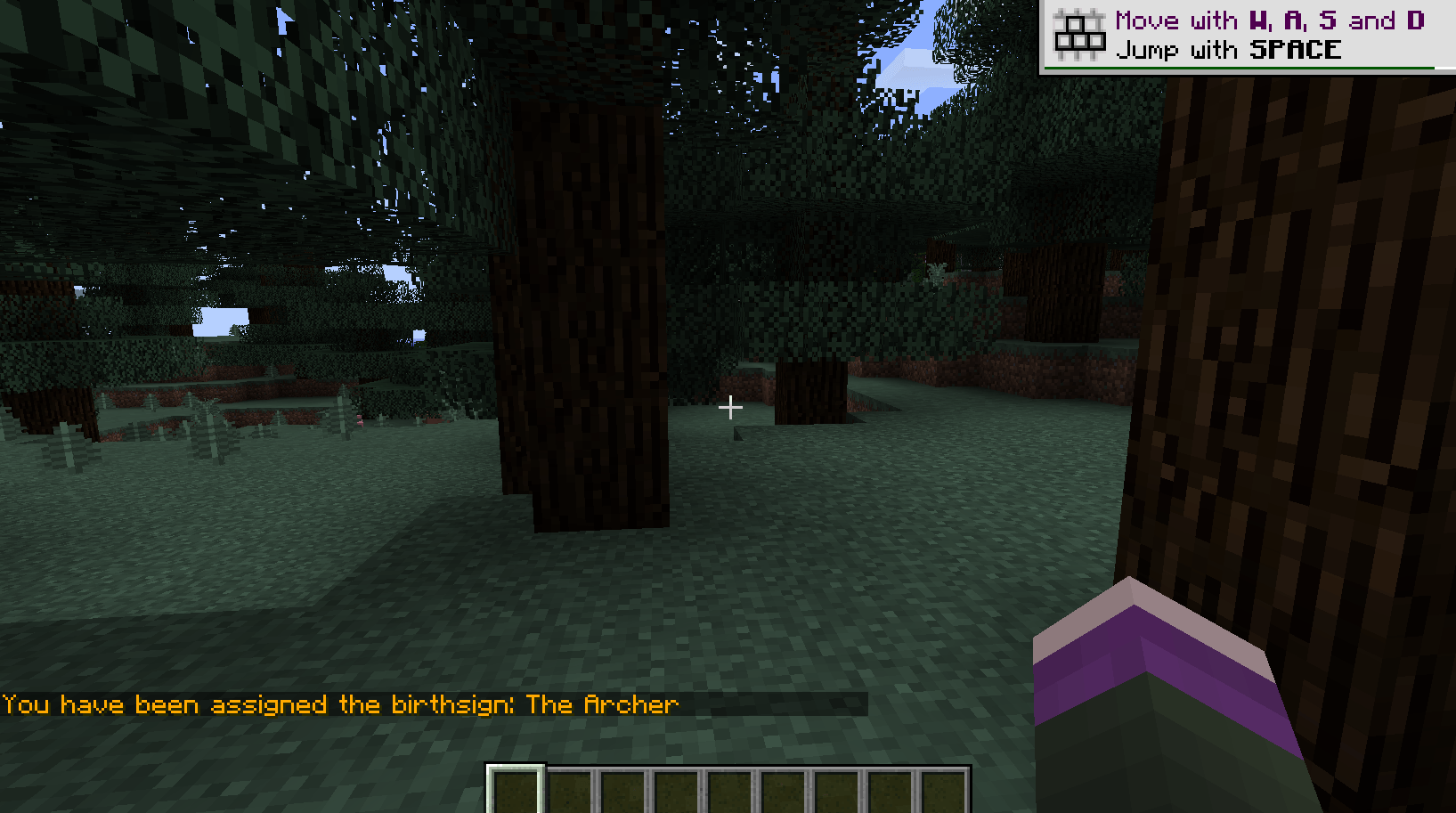Select the second hotbar slot
The width and height of the screenshot is (1456, 813).
[567, 787]
